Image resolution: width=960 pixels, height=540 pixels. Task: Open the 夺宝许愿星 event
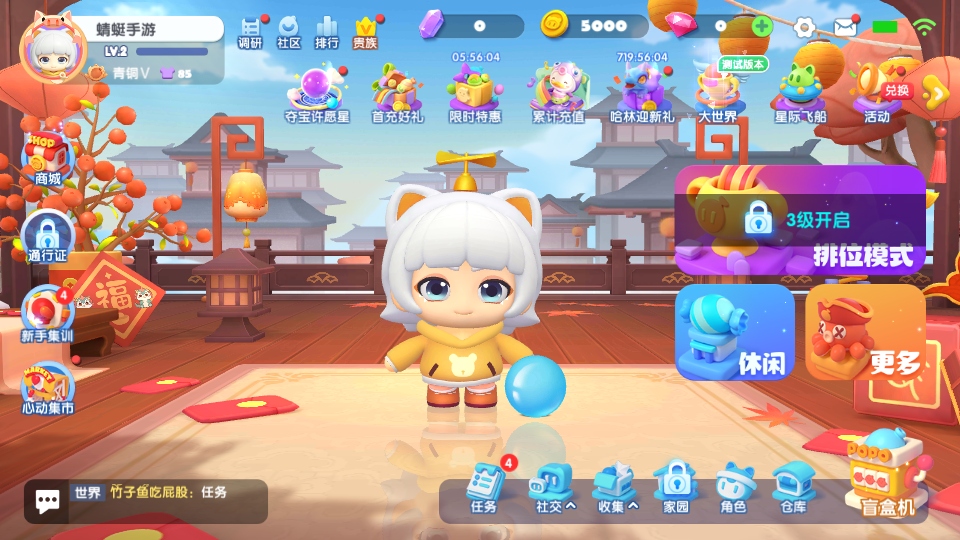(318, 93)
